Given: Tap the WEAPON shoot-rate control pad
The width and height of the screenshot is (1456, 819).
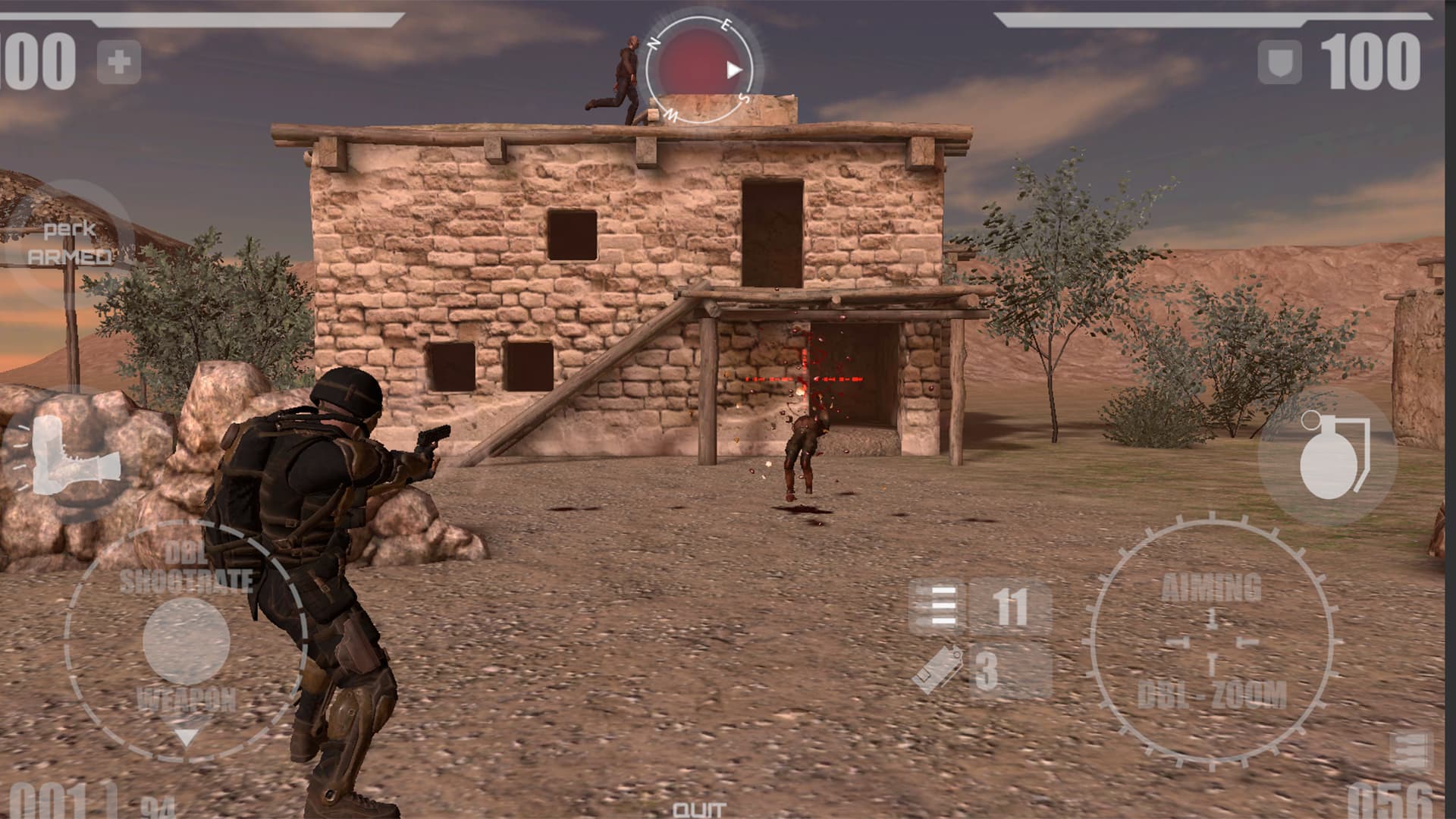Looking at the screenshot, I should [186, 639].
